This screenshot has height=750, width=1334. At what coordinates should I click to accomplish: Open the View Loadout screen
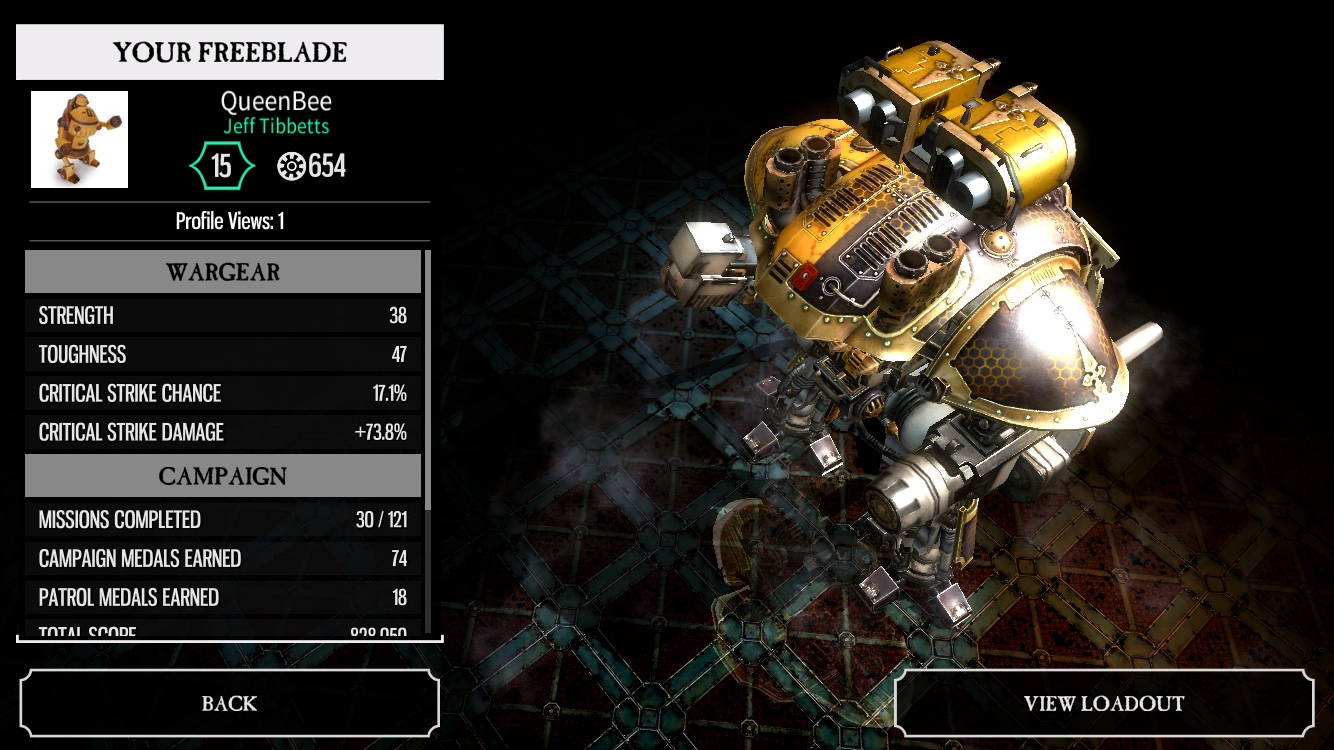[1103, 703]
